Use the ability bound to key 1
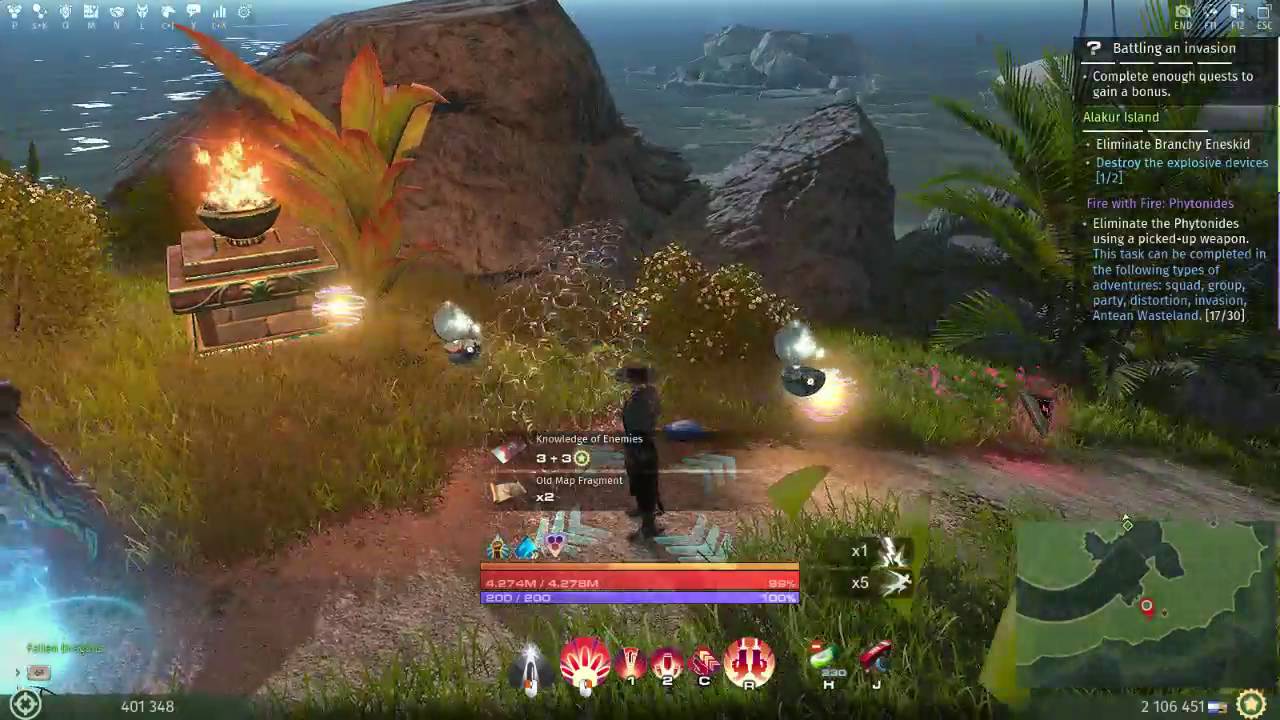 [x=630, y=662]
